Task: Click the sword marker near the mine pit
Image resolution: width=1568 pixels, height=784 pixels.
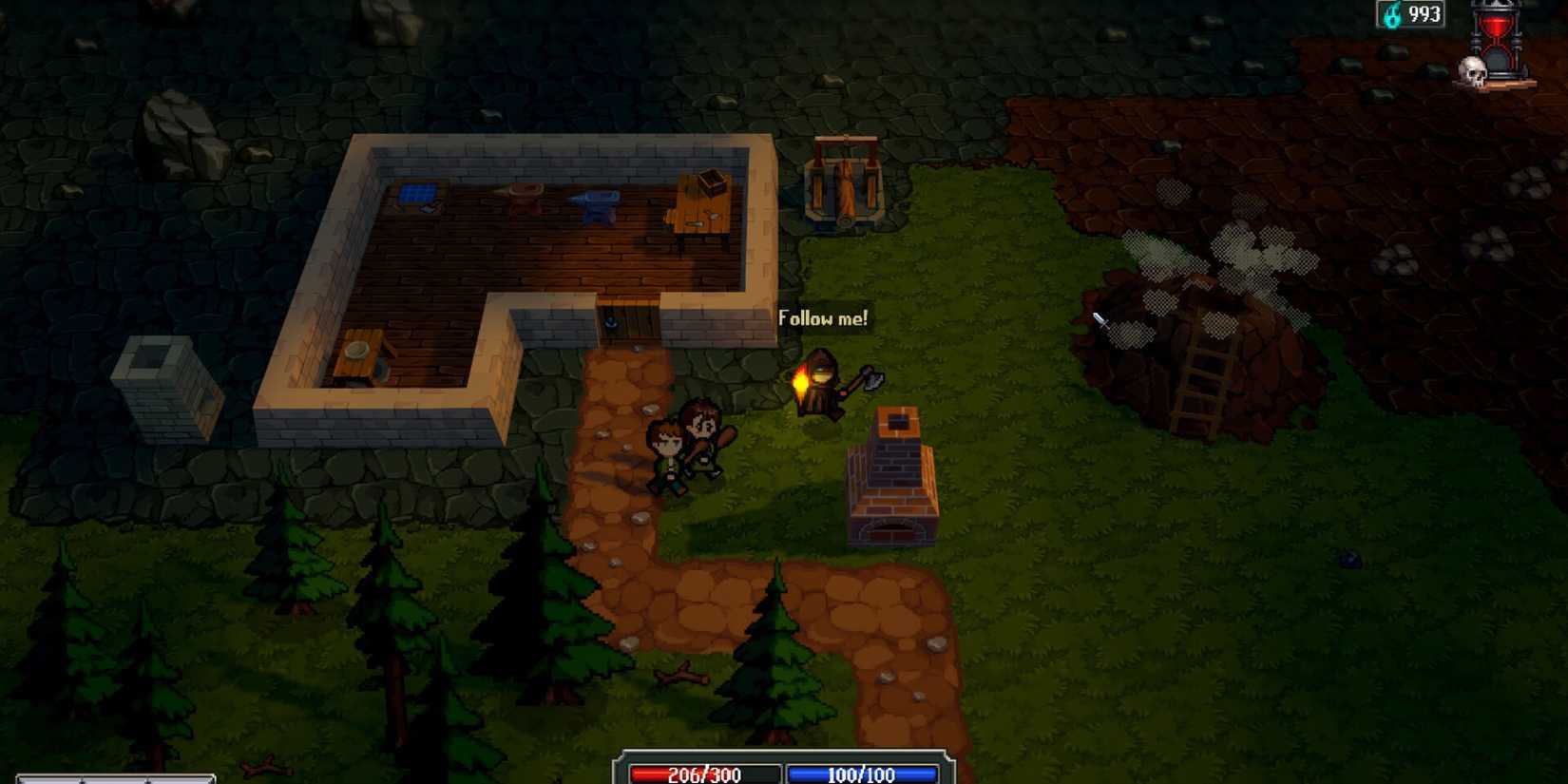Action: (1100, 323)
